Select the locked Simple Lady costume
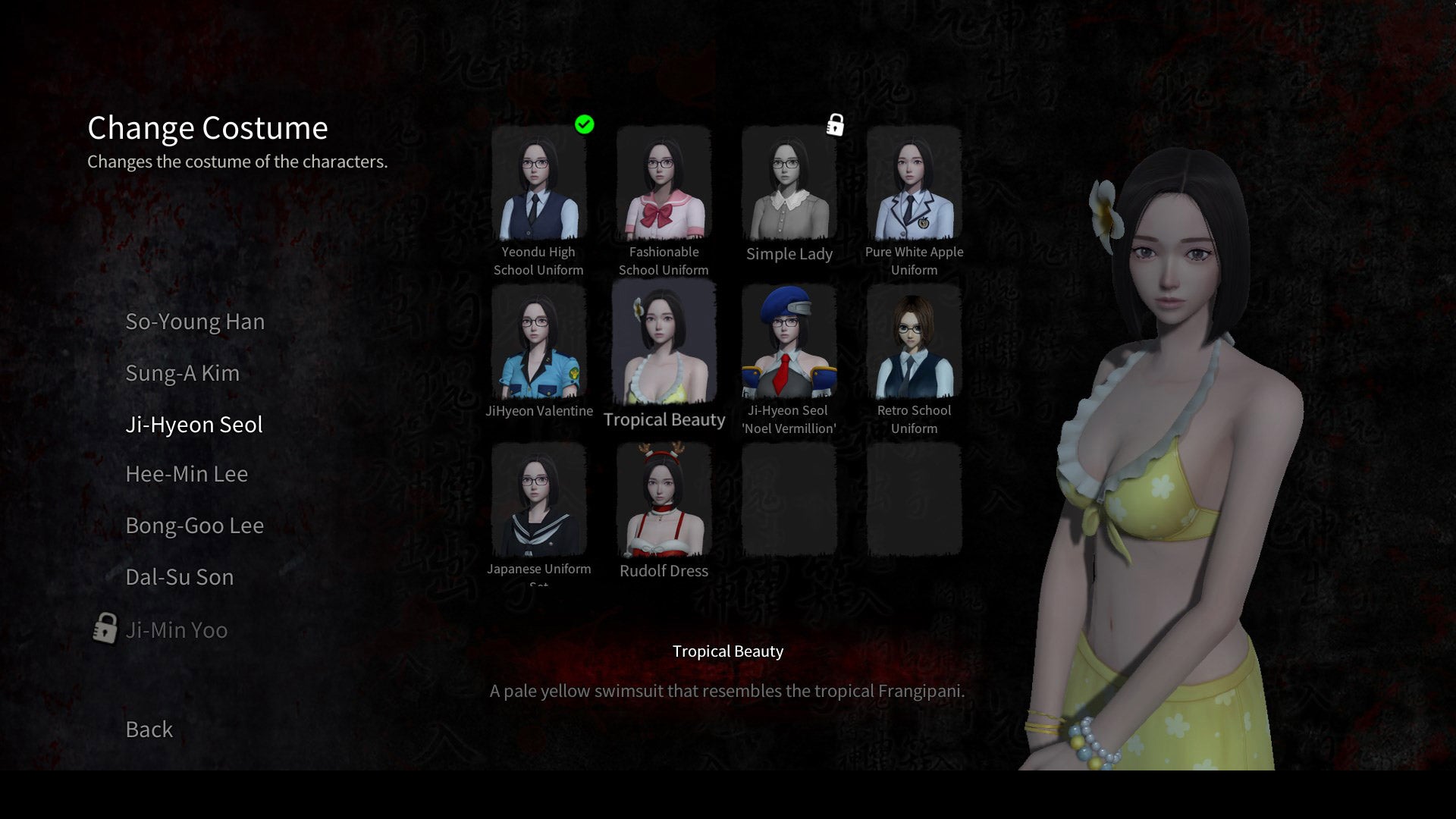Screen dimensions: 1456x819 (x=789, y=186)
